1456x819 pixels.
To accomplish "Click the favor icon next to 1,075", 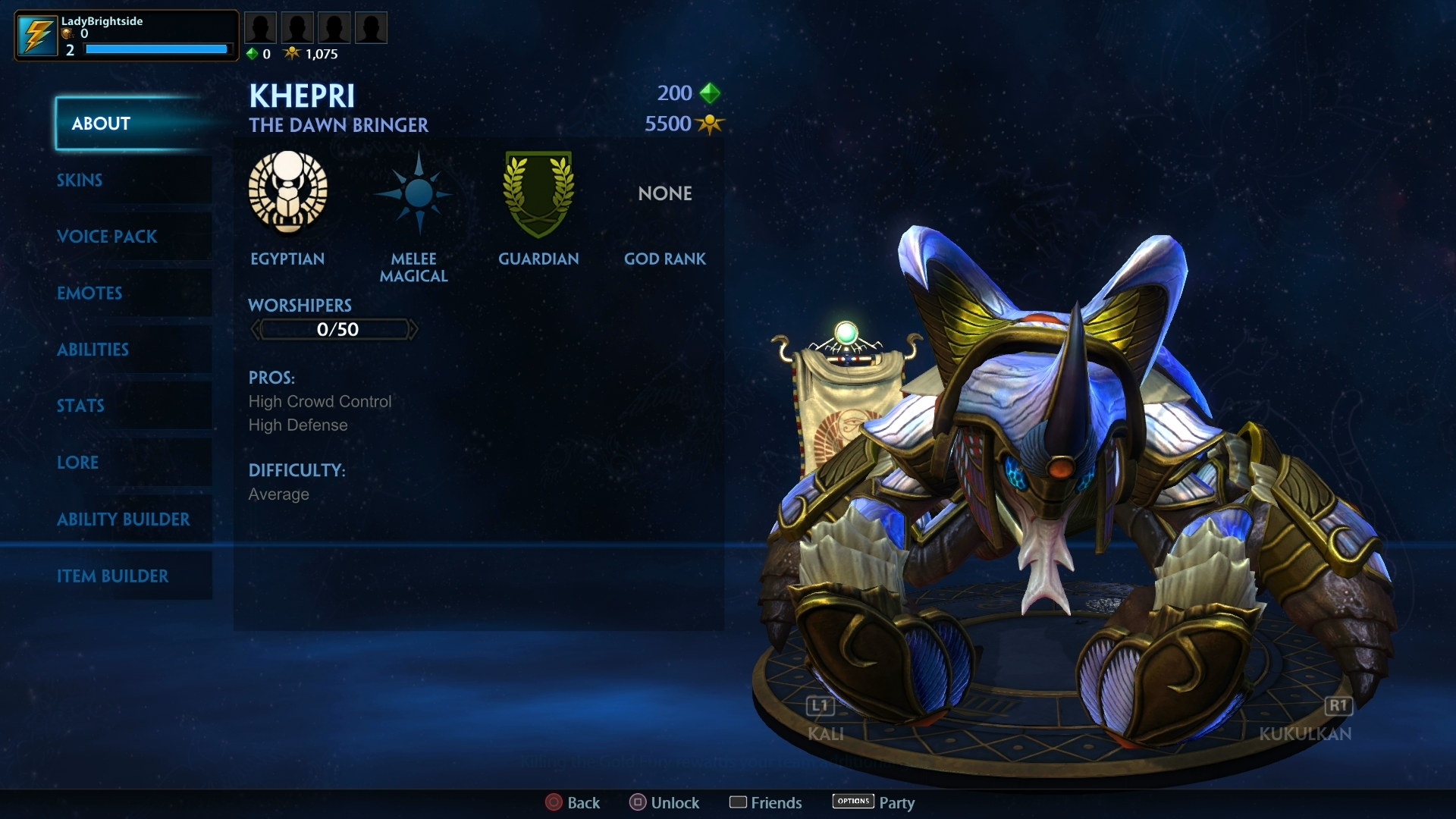I will tap(291, 53).
